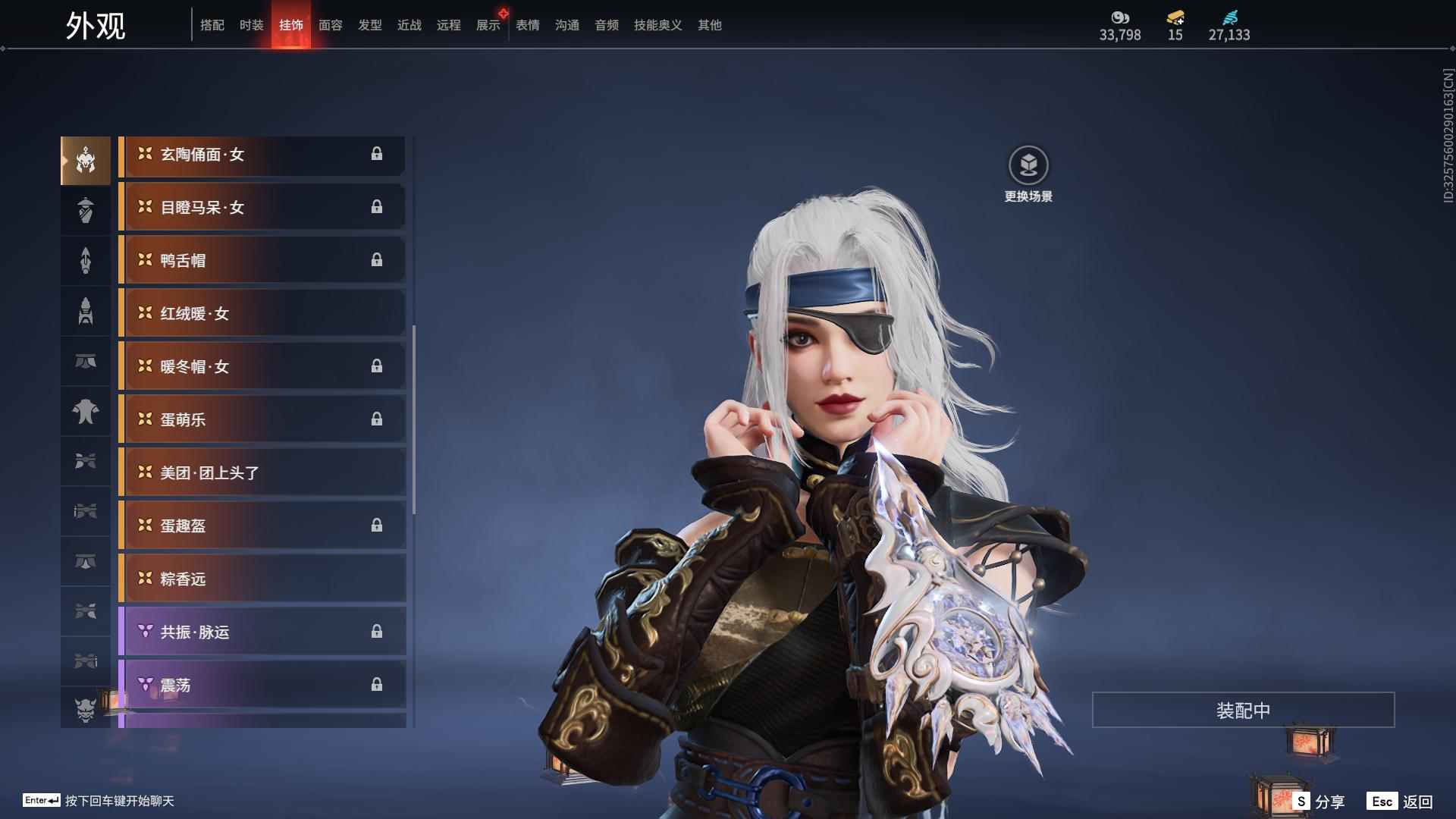Viewport: 1456px width, 819px height.
Task: Select the head mask category icon
Action: click(86, 161)
